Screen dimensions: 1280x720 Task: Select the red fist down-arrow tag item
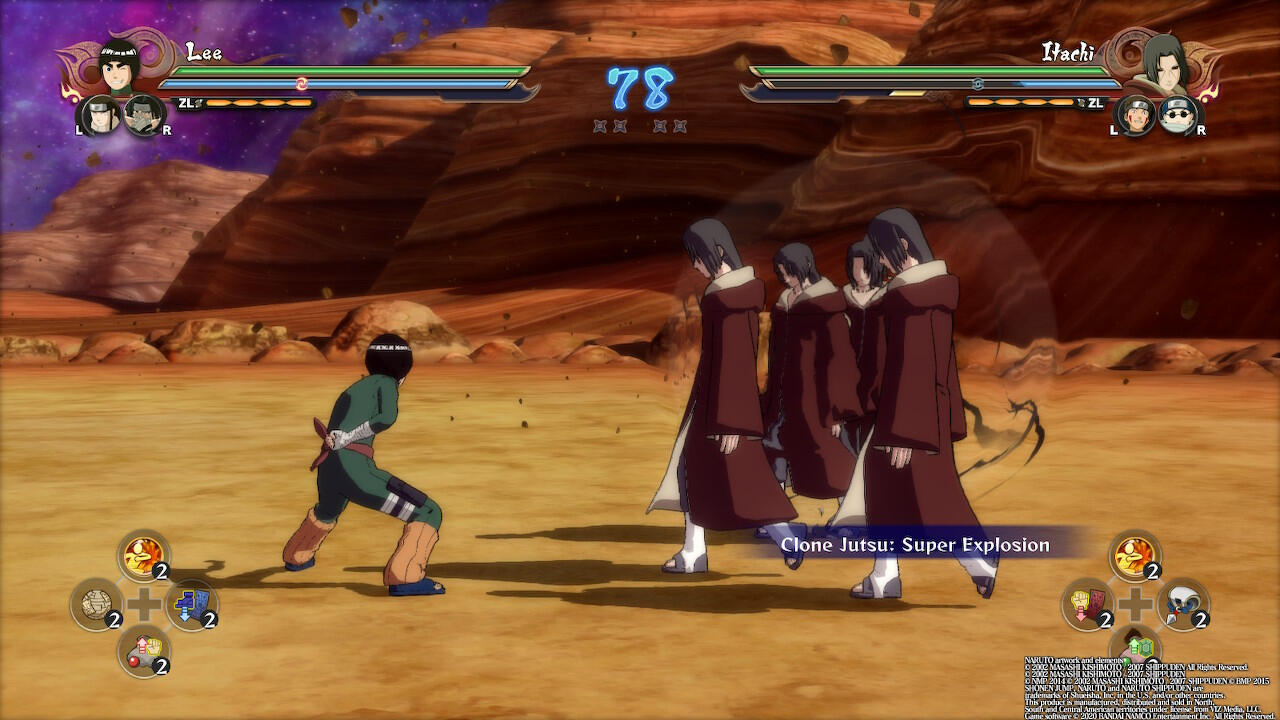(1087, 603)
